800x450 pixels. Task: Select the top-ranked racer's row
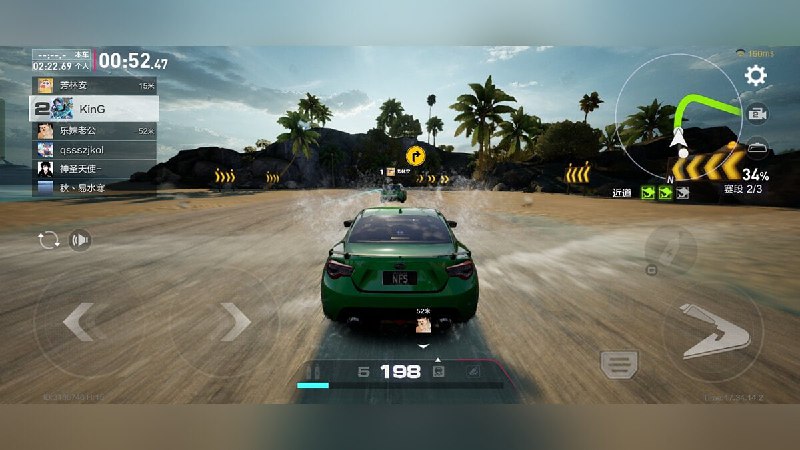pyautogui.click(x=94, y=86)
